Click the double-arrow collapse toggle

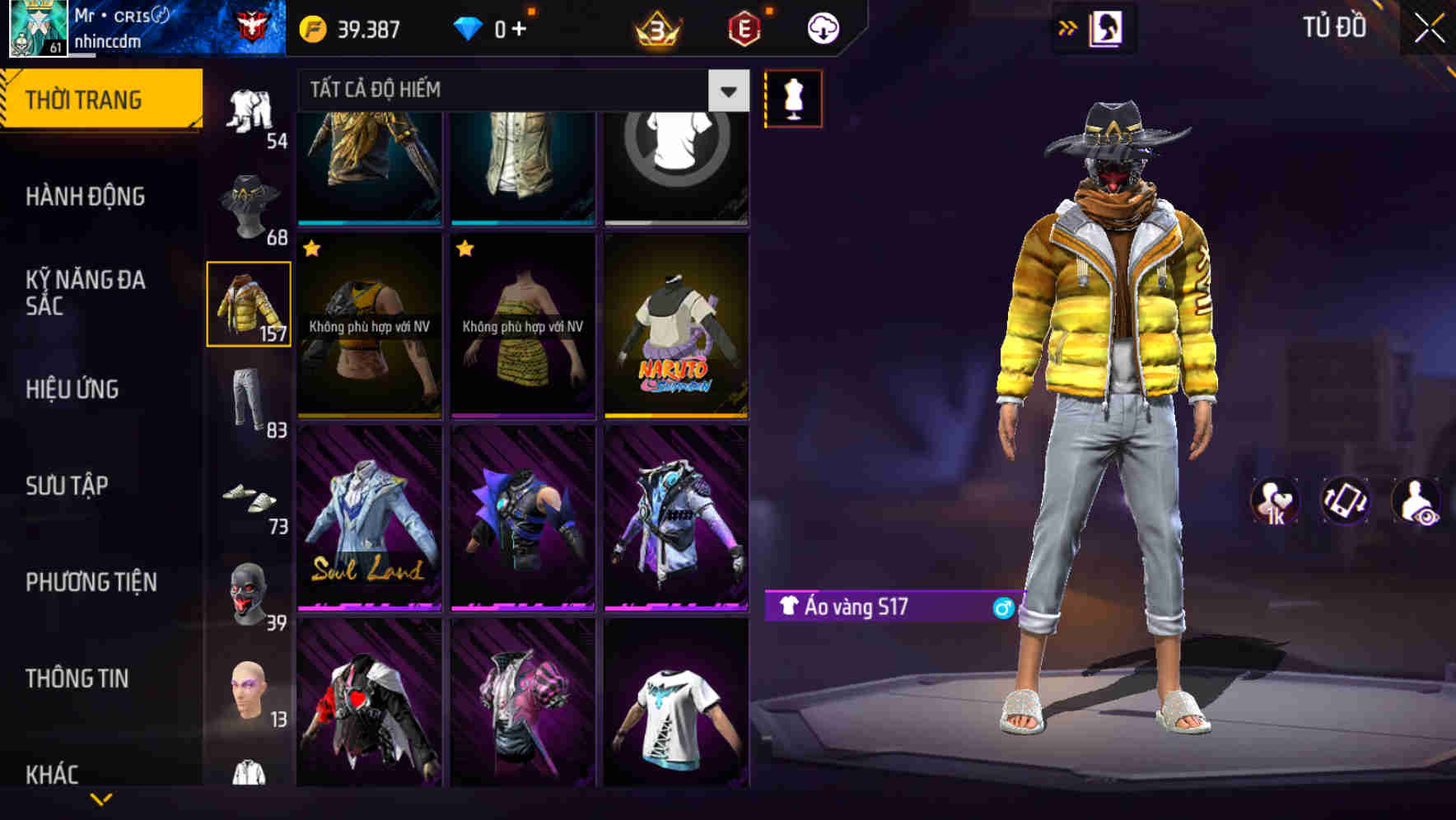pyautogui.click(x=1066, y=27)
